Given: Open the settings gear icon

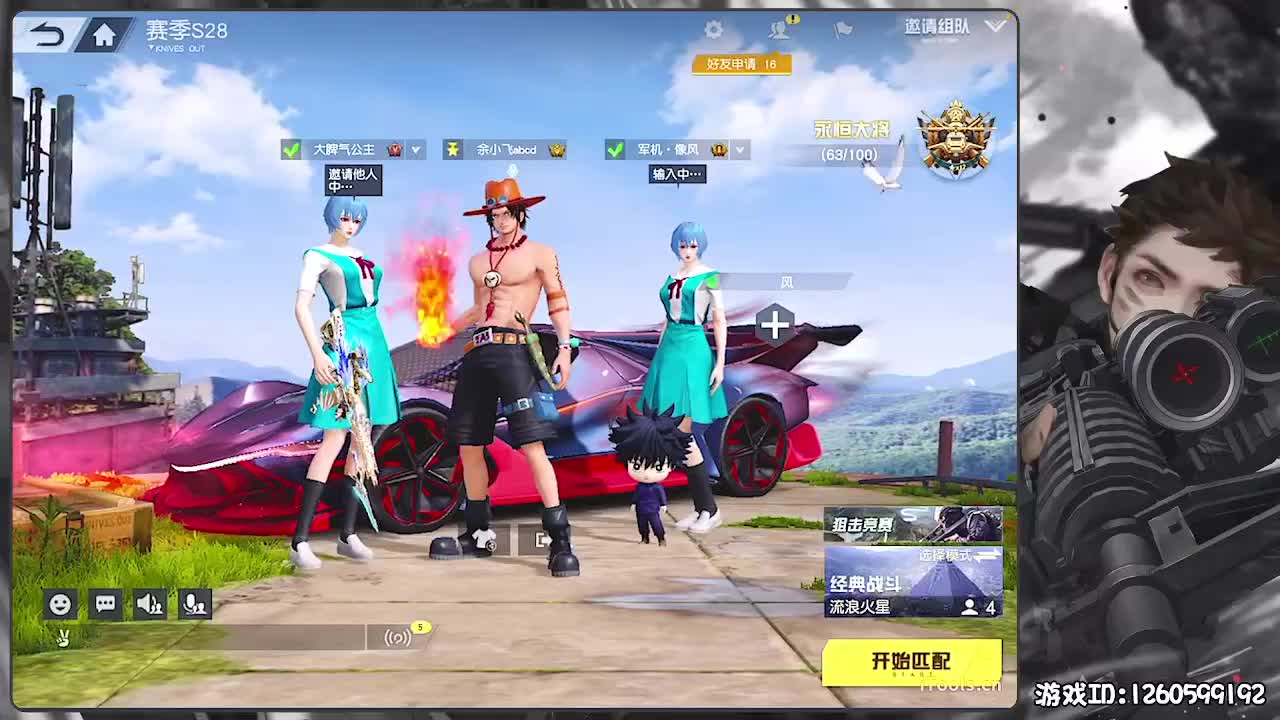Looking at the screenshot, I should (713, 30).
